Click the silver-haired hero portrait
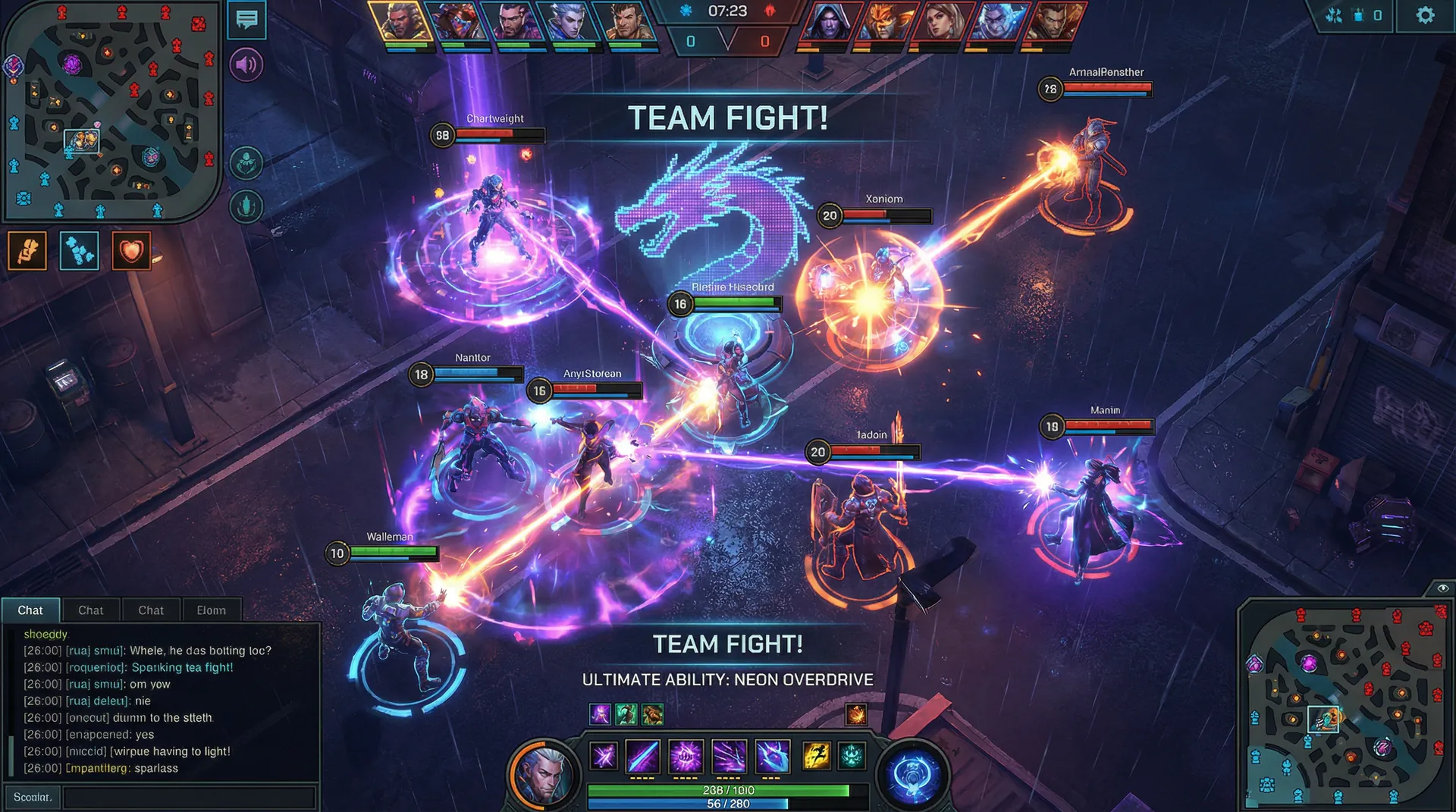The height and width of the screenshot is (812, 1456). point(544,775)
